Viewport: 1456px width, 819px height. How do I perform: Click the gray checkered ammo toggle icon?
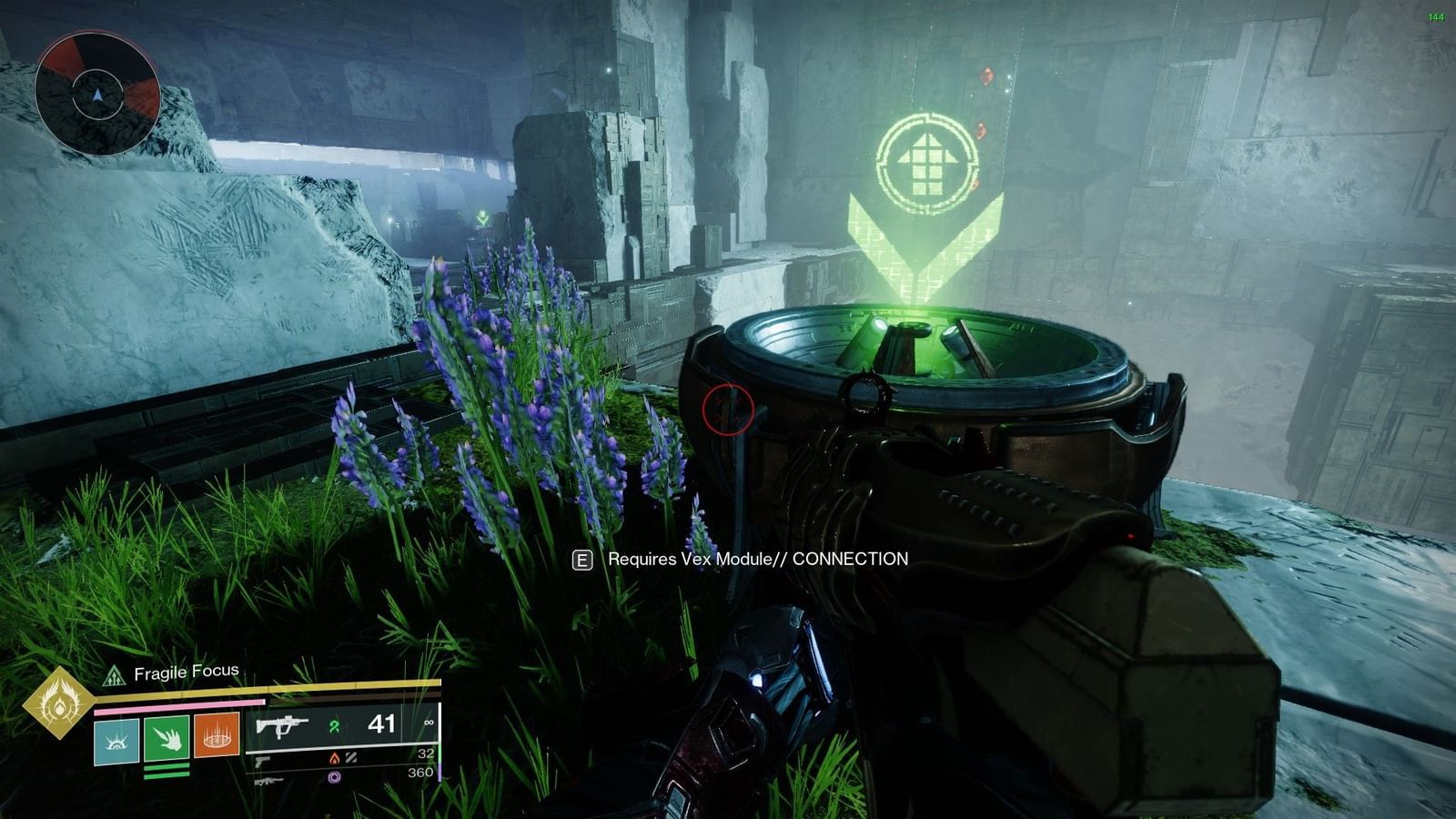click(353, 756)
